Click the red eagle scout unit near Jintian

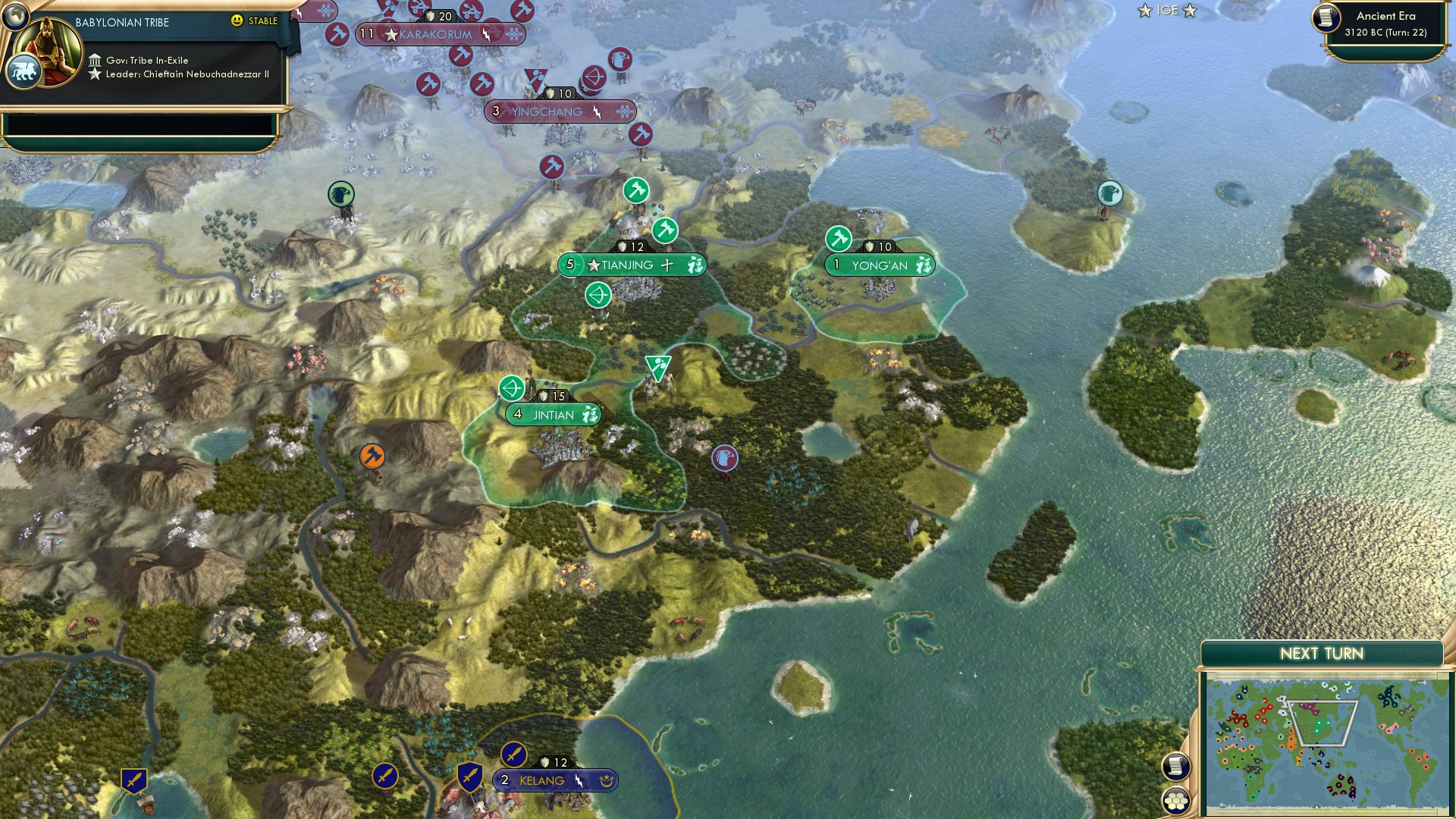(x=726, y=457)
